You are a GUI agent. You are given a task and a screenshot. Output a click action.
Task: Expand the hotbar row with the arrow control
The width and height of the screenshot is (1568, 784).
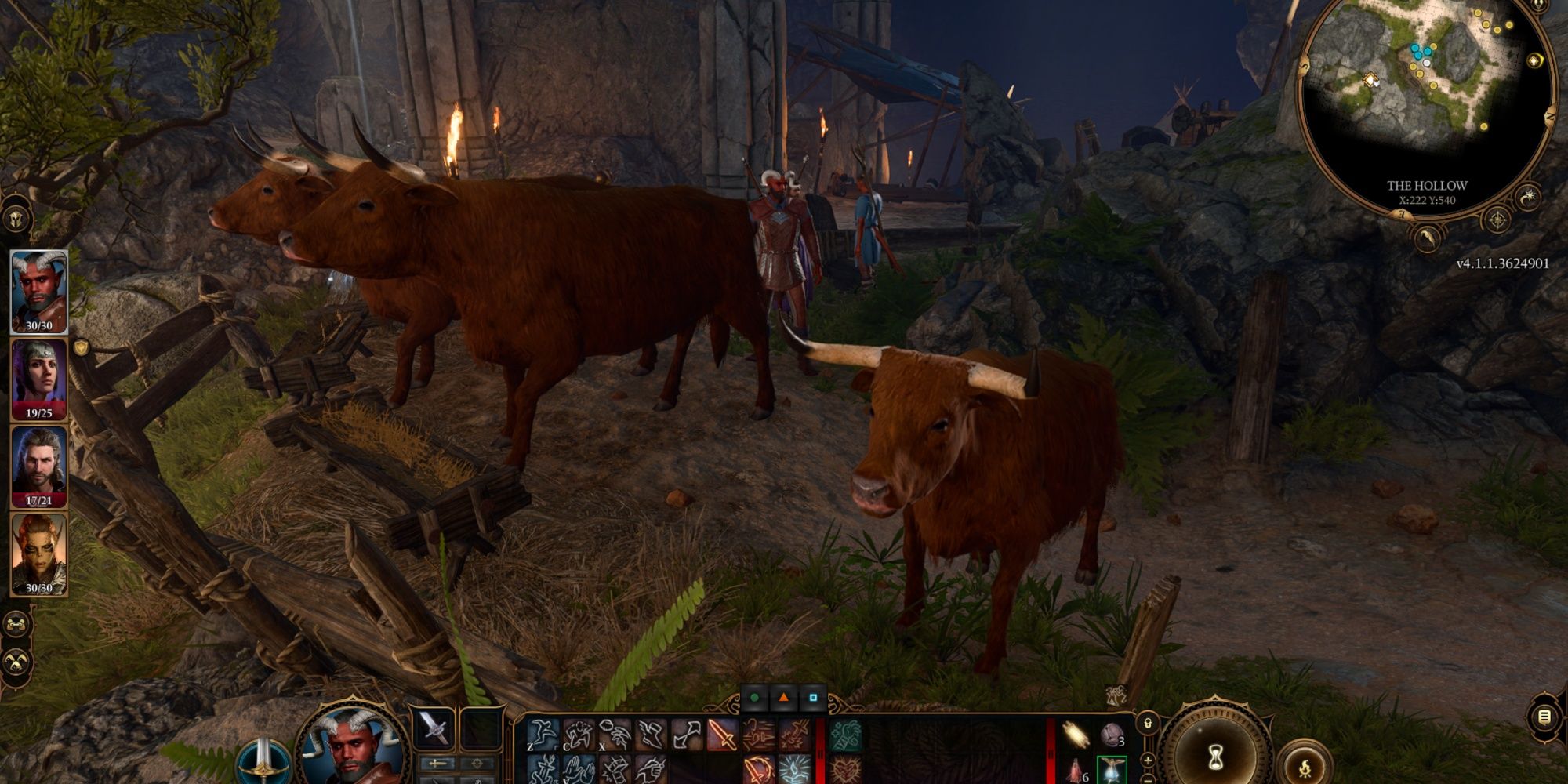click(x=1147, y=762)
